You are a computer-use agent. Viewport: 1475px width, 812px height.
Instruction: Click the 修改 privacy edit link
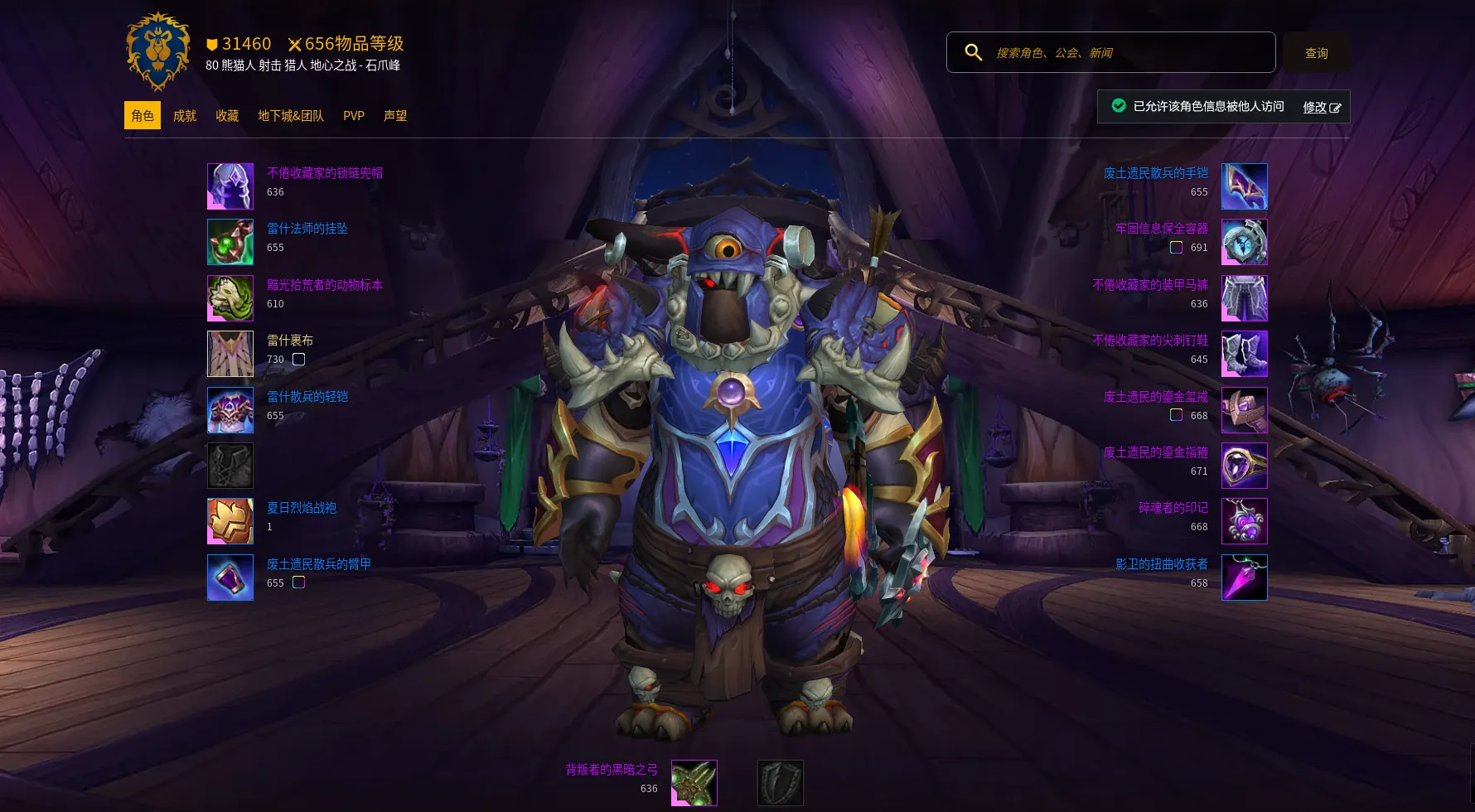tap(1321, 107)
